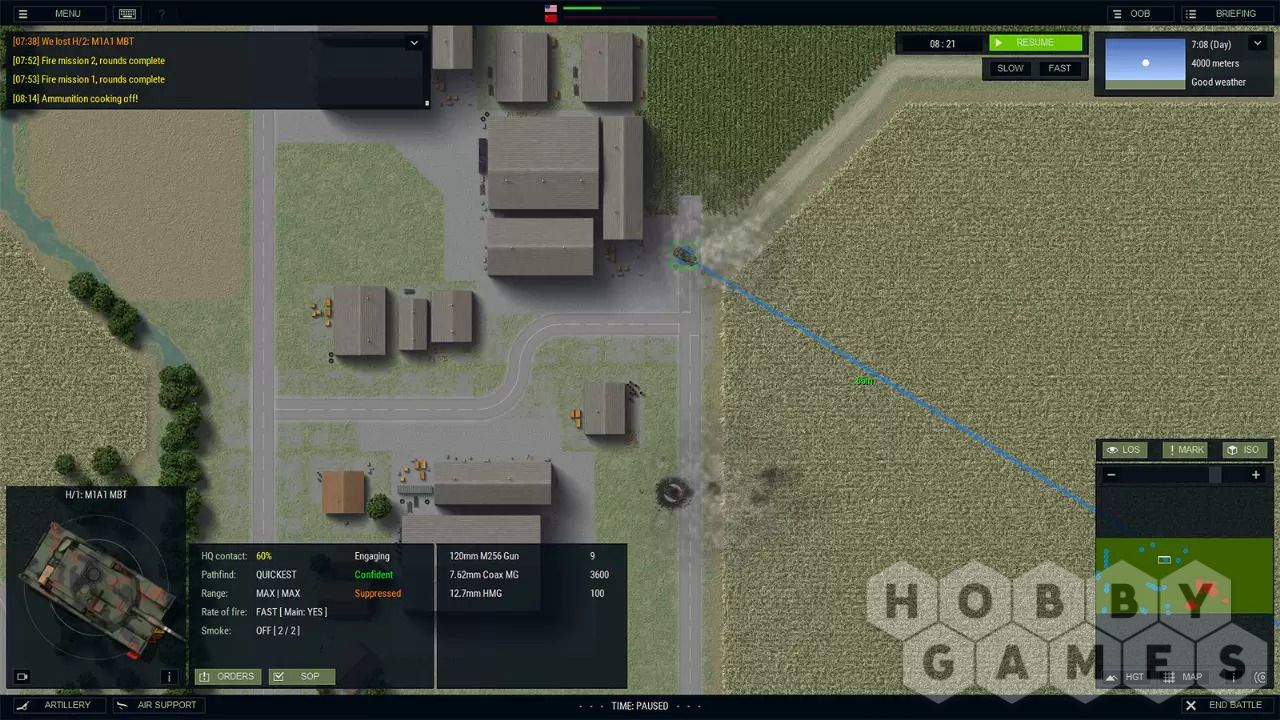Set game speed to FAST

click(1060, 68)
